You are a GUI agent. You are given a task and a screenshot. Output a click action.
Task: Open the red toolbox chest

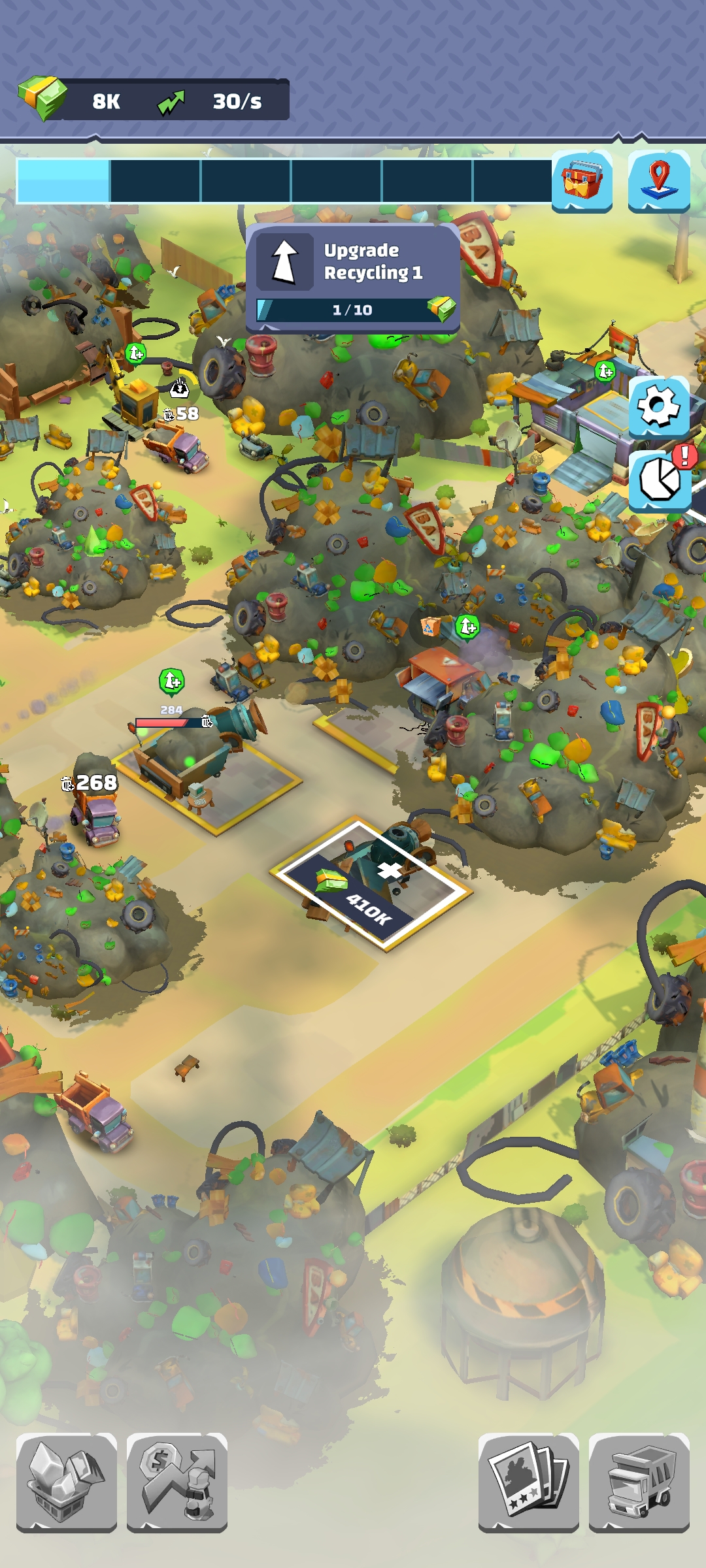click(x=582, y=181)
